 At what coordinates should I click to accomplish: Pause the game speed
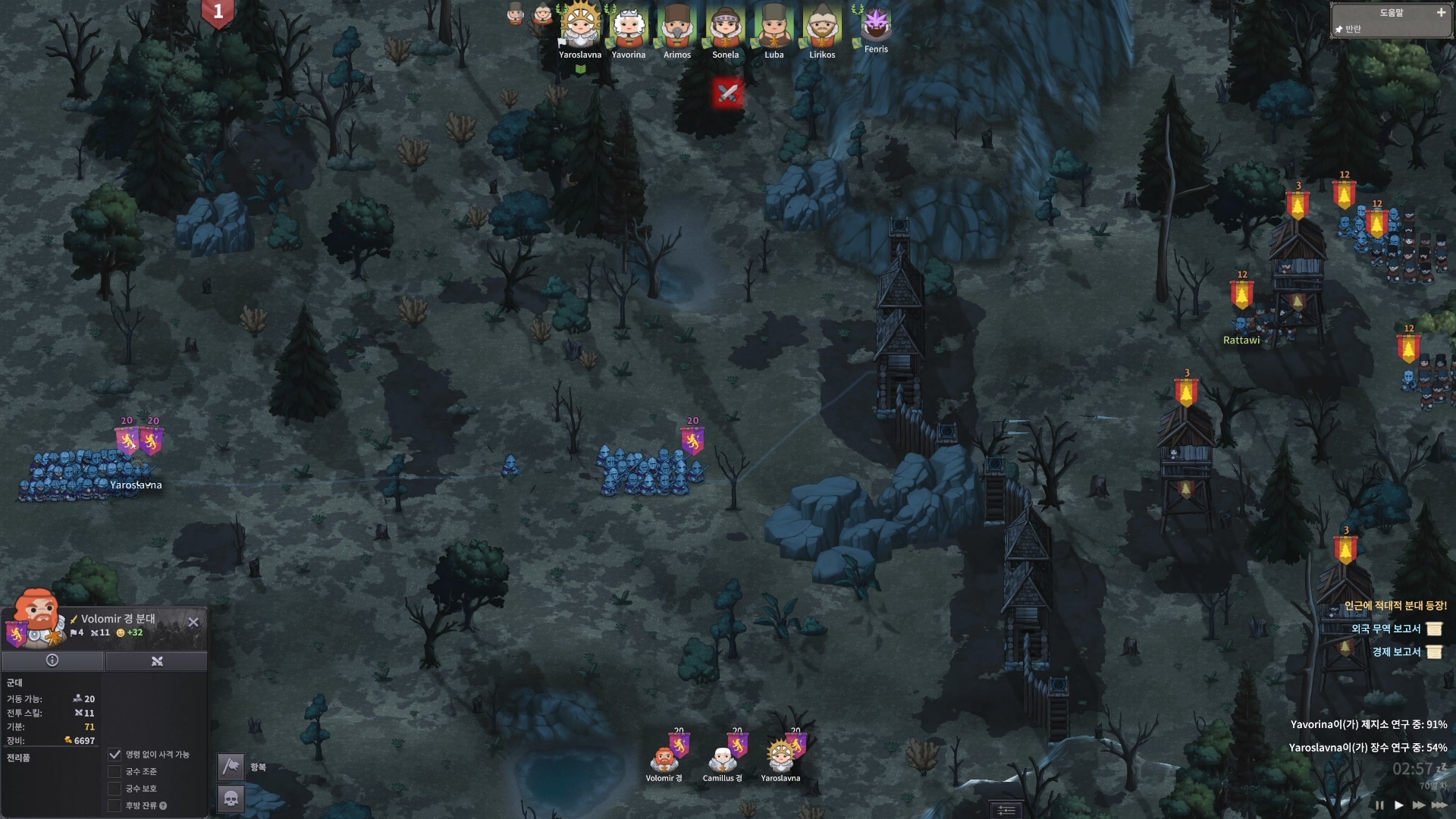pos(1379,805)
